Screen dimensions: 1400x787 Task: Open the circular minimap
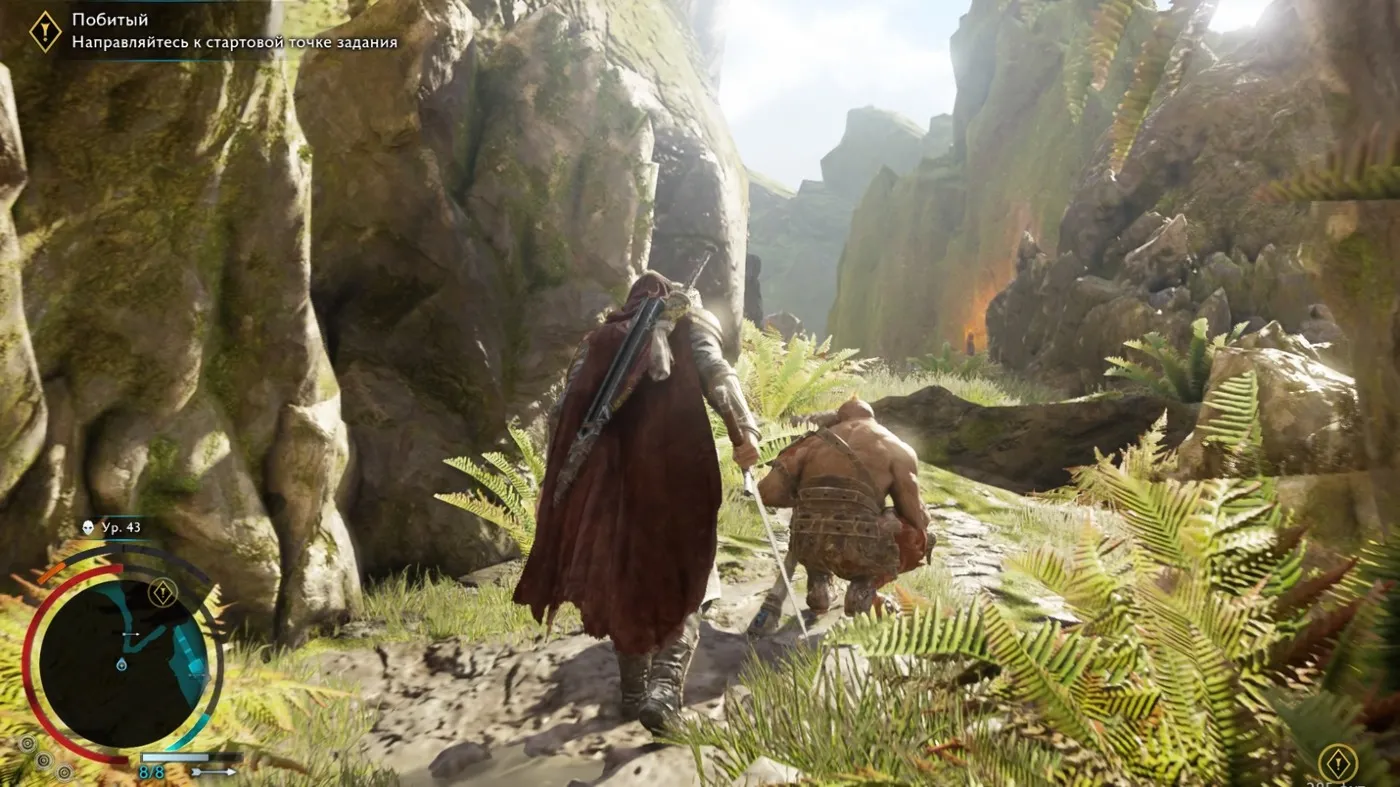[x=122, y=662]
